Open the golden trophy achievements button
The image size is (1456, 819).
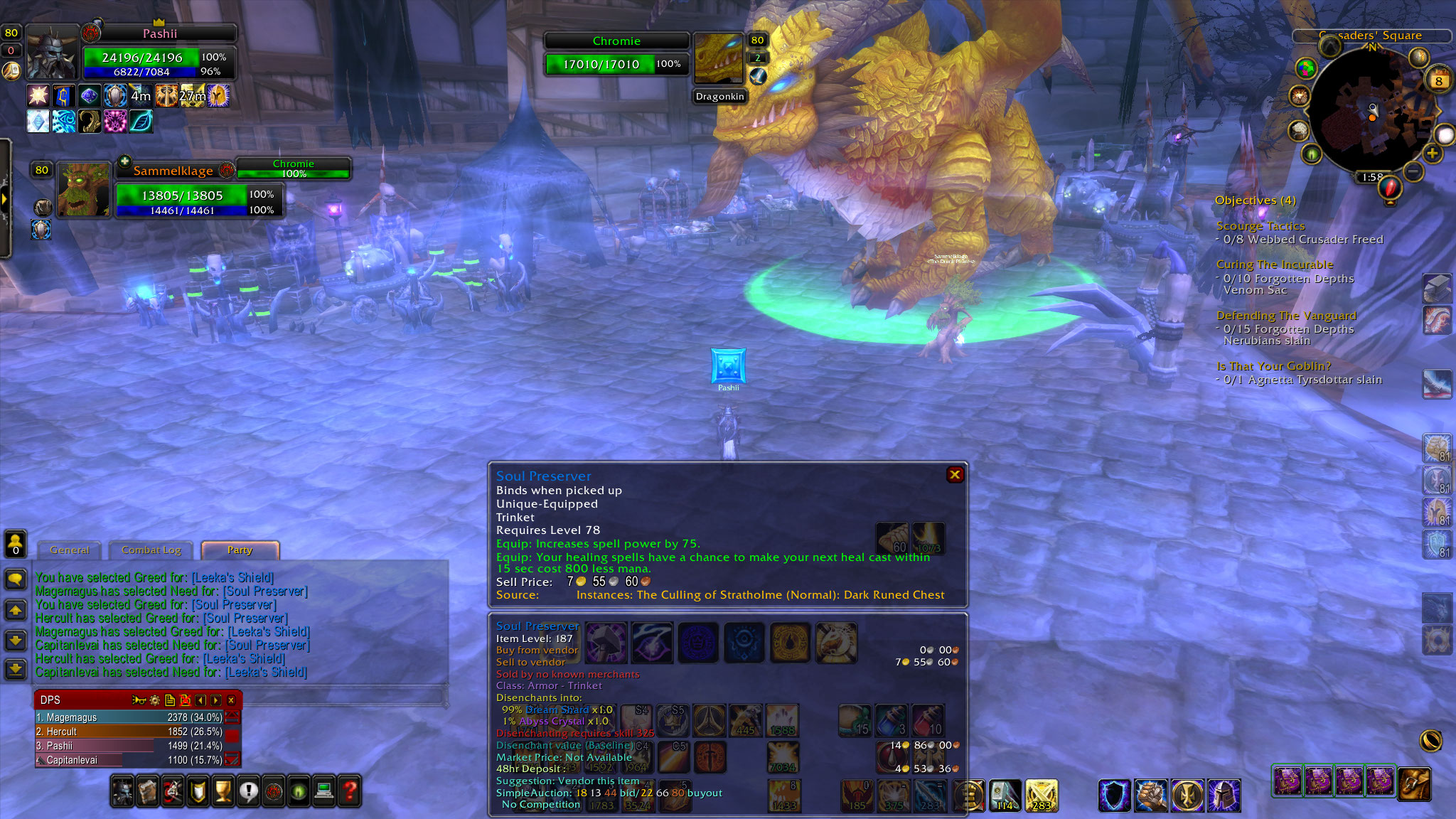point(223,791)
